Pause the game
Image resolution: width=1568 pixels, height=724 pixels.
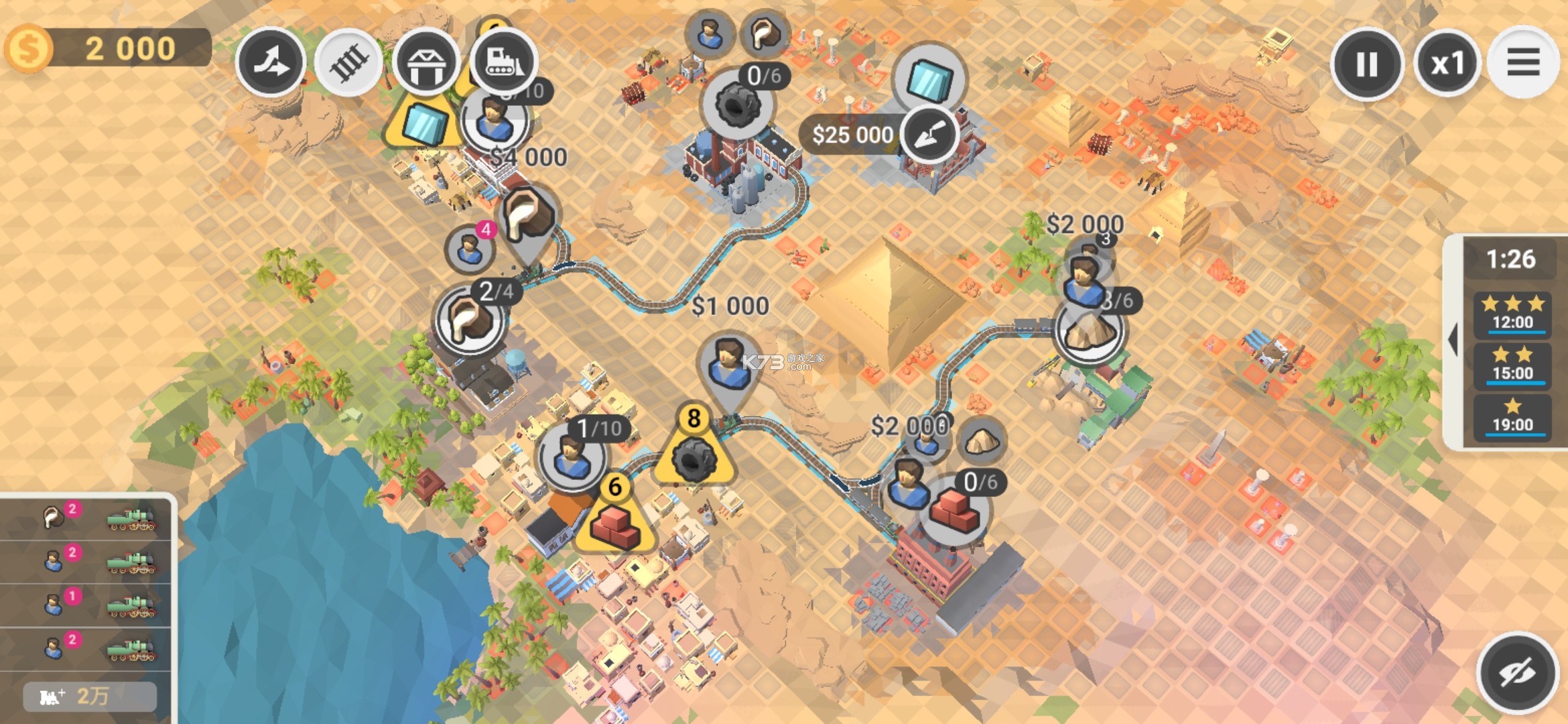tap(1366, 64)
